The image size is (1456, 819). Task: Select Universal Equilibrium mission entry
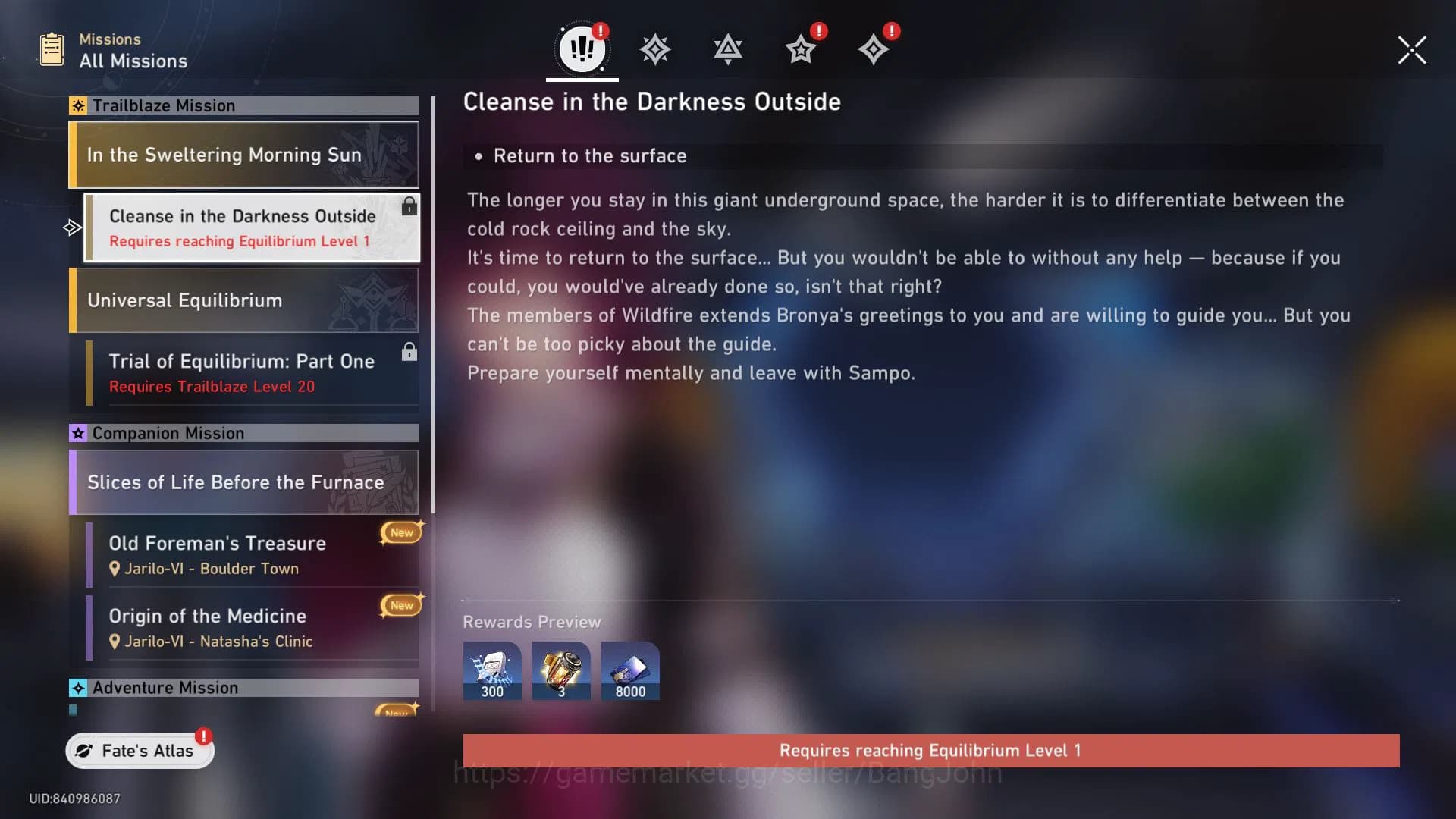[243, 300]
